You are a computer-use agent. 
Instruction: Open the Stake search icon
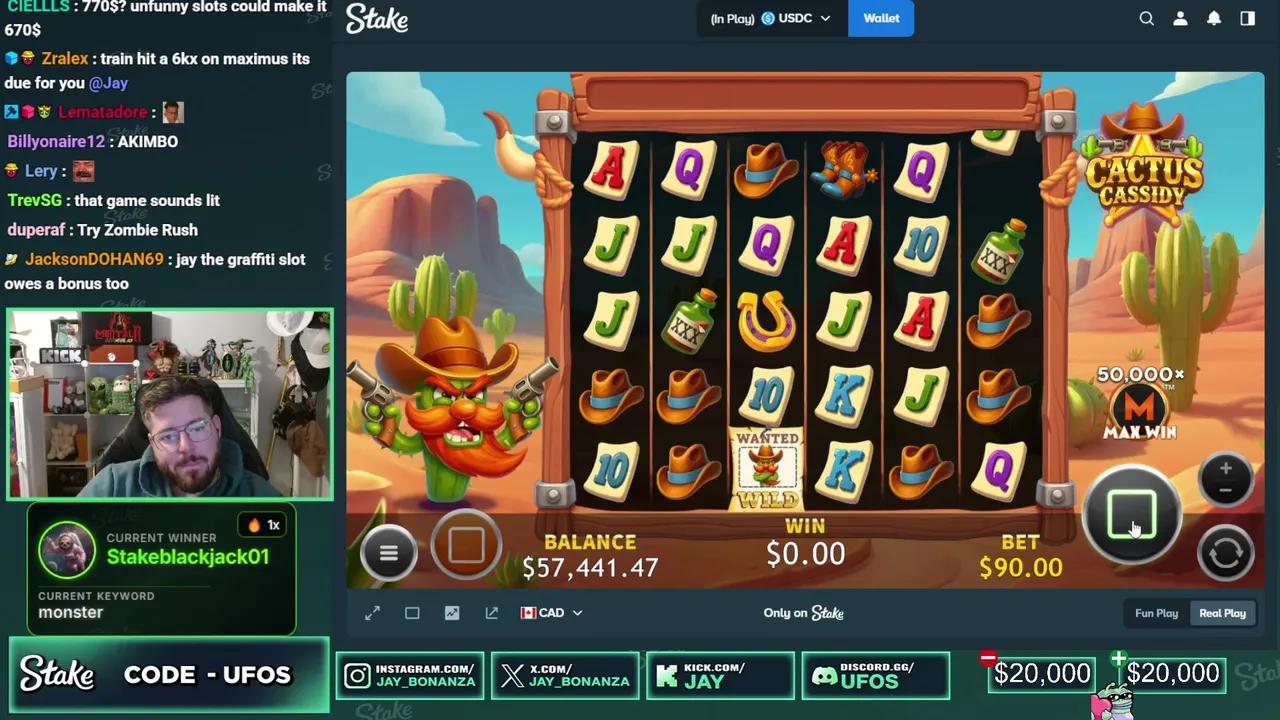point(1146,18)
